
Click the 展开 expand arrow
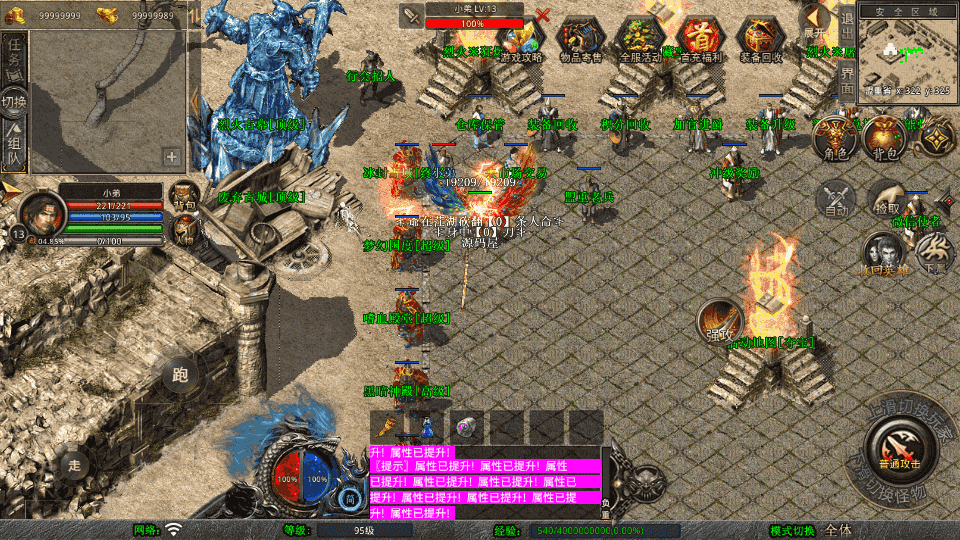point(816,22)
